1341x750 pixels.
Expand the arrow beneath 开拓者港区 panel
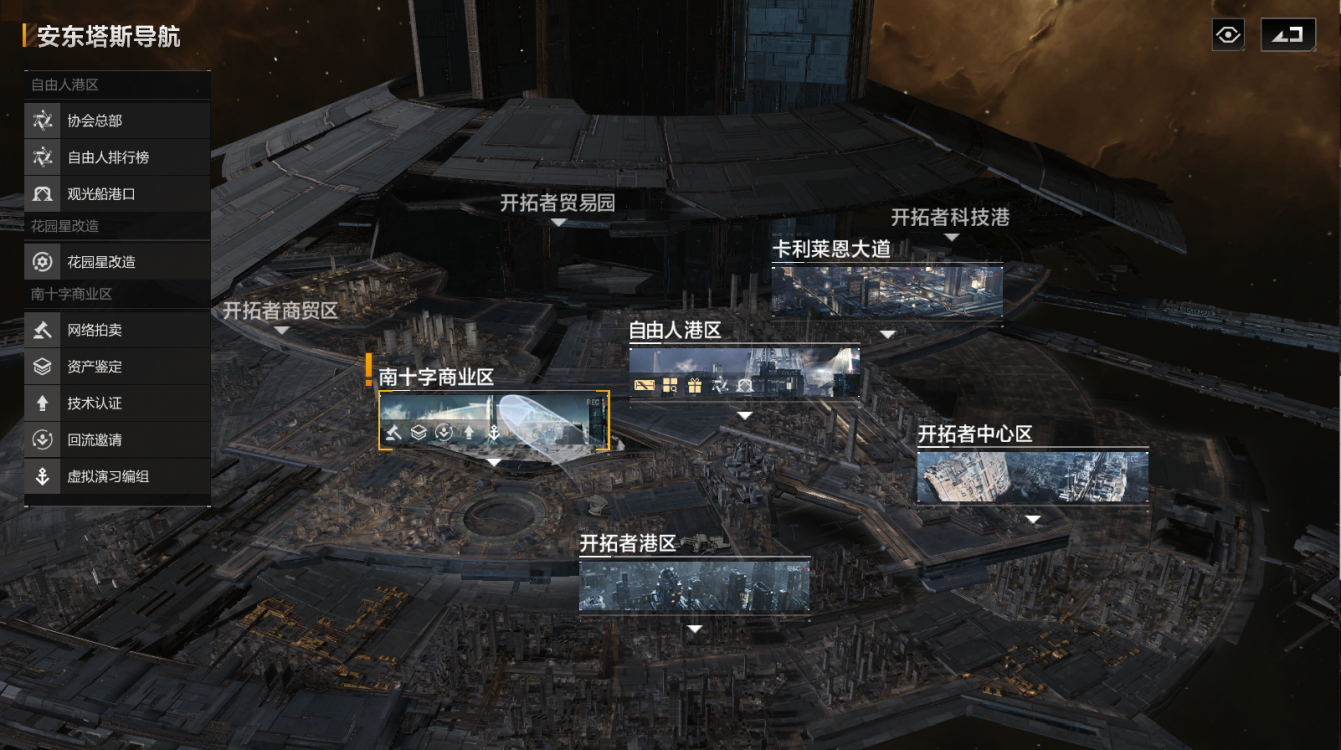(694, 628)
